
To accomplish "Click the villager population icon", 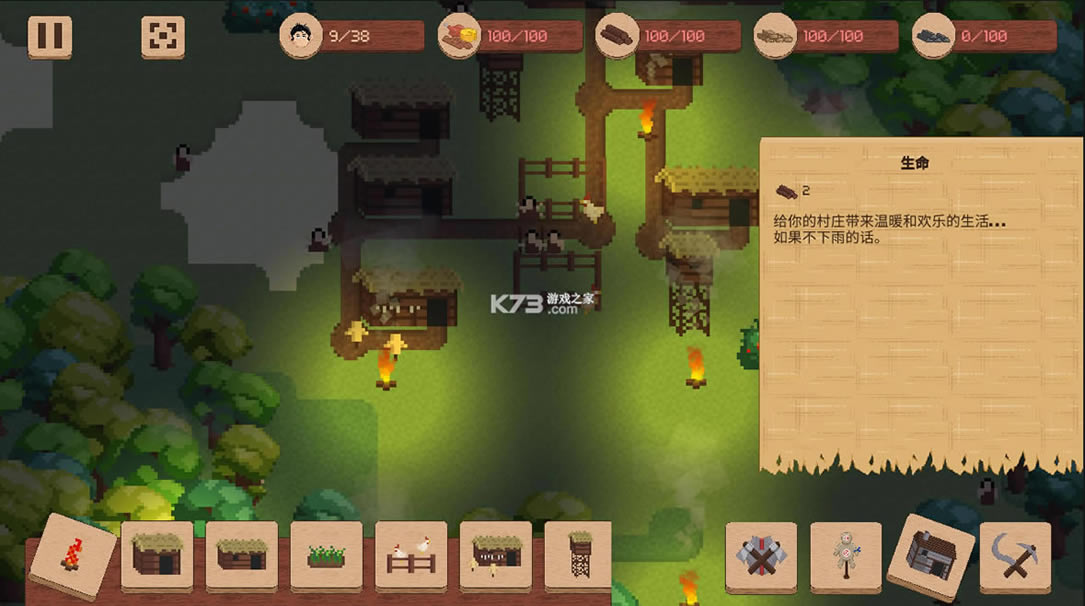I will point(300,37).
